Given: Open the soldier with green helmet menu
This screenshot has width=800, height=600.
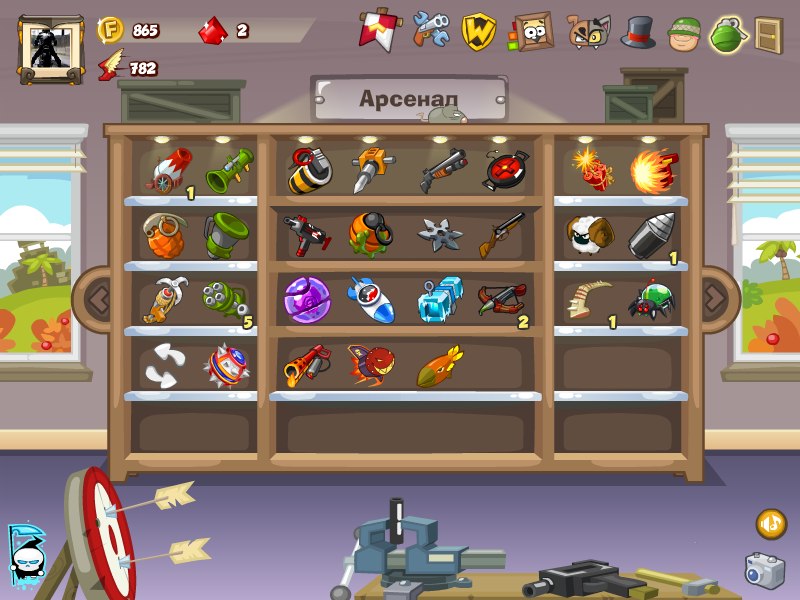Looking at the screenshot, I should (683, 33).
